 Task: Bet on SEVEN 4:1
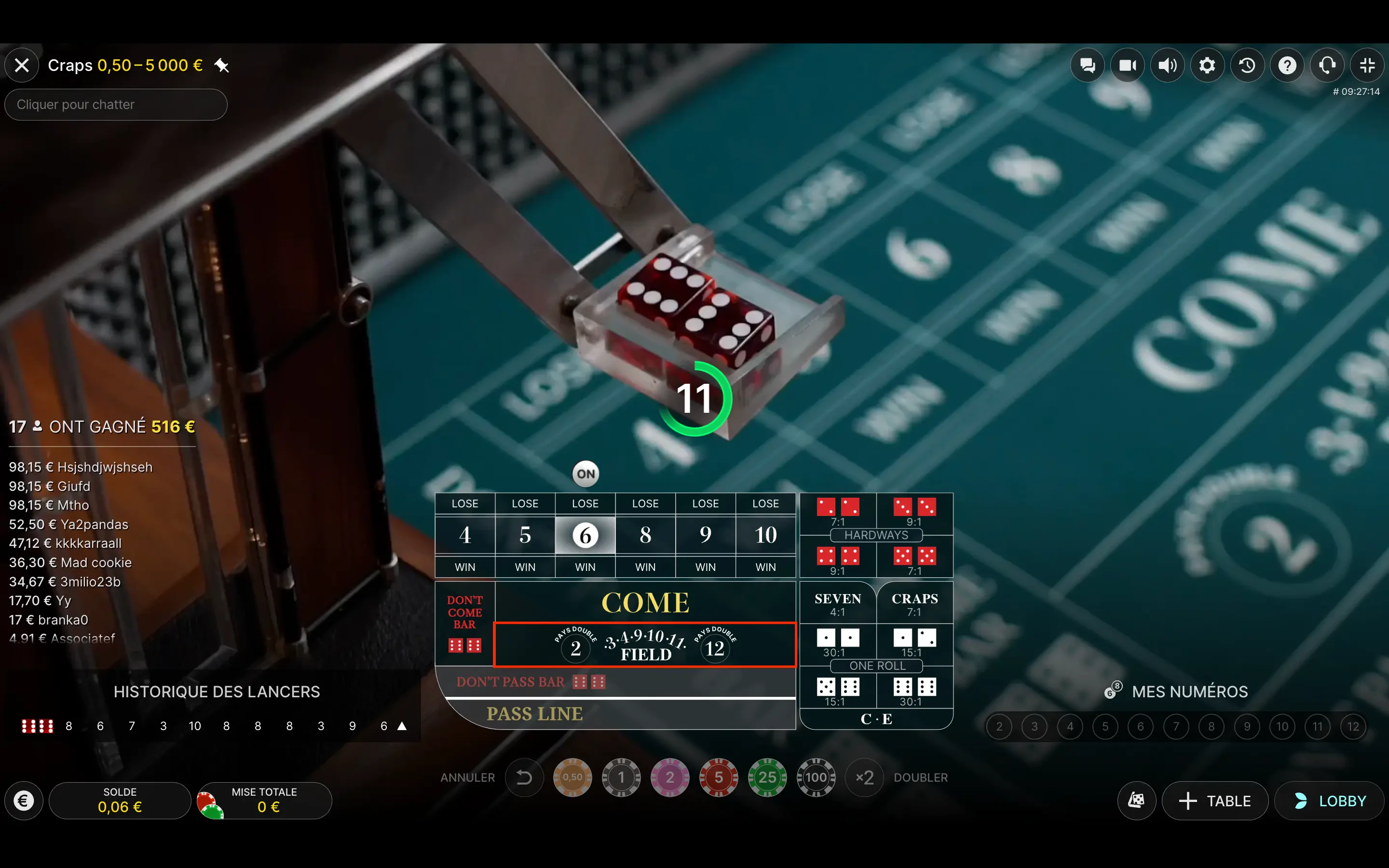coord(837,604)
